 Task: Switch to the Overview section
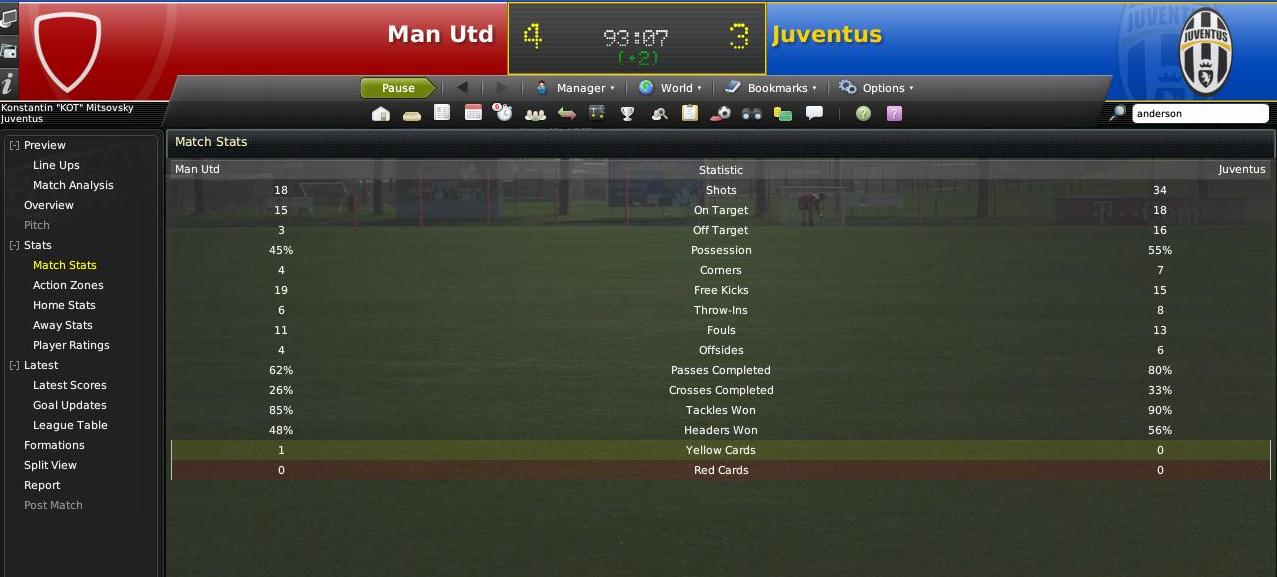click(49, 205)
